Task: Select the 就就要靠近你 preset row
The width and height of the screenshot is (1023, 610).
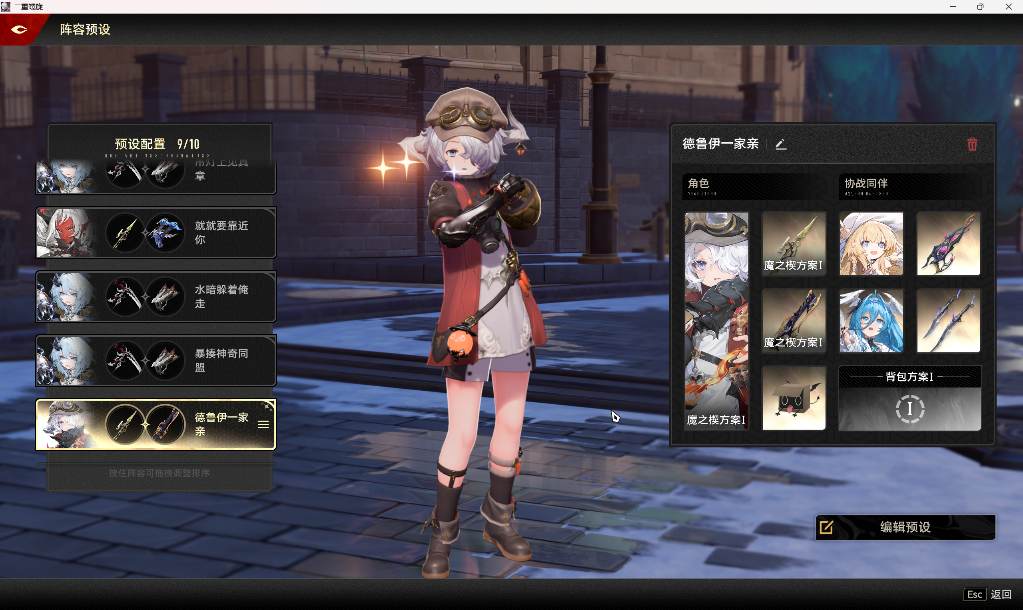Action: point(155,233)
